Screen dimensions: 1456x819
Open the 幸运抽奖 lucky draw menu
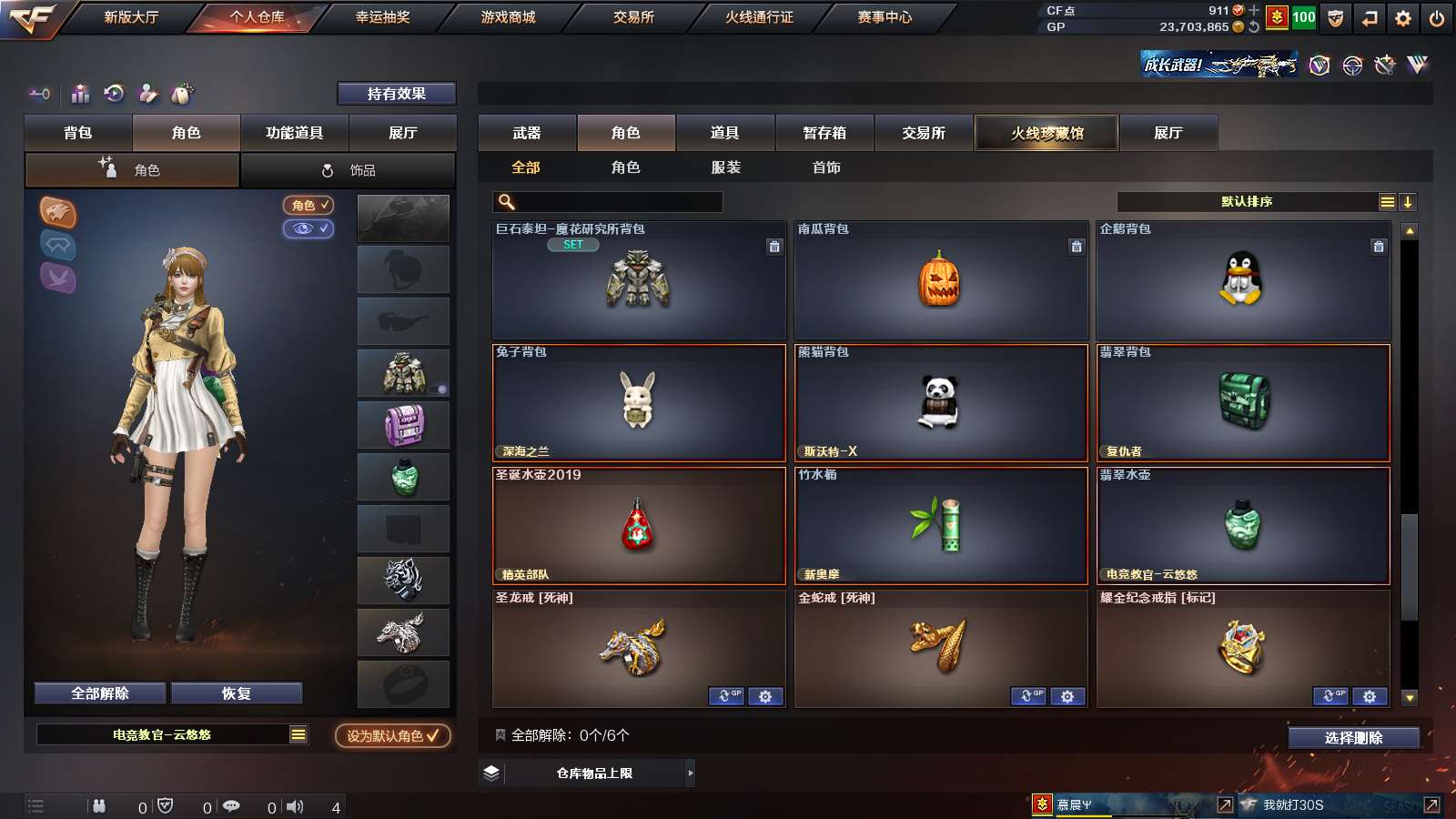click(382, 17)
